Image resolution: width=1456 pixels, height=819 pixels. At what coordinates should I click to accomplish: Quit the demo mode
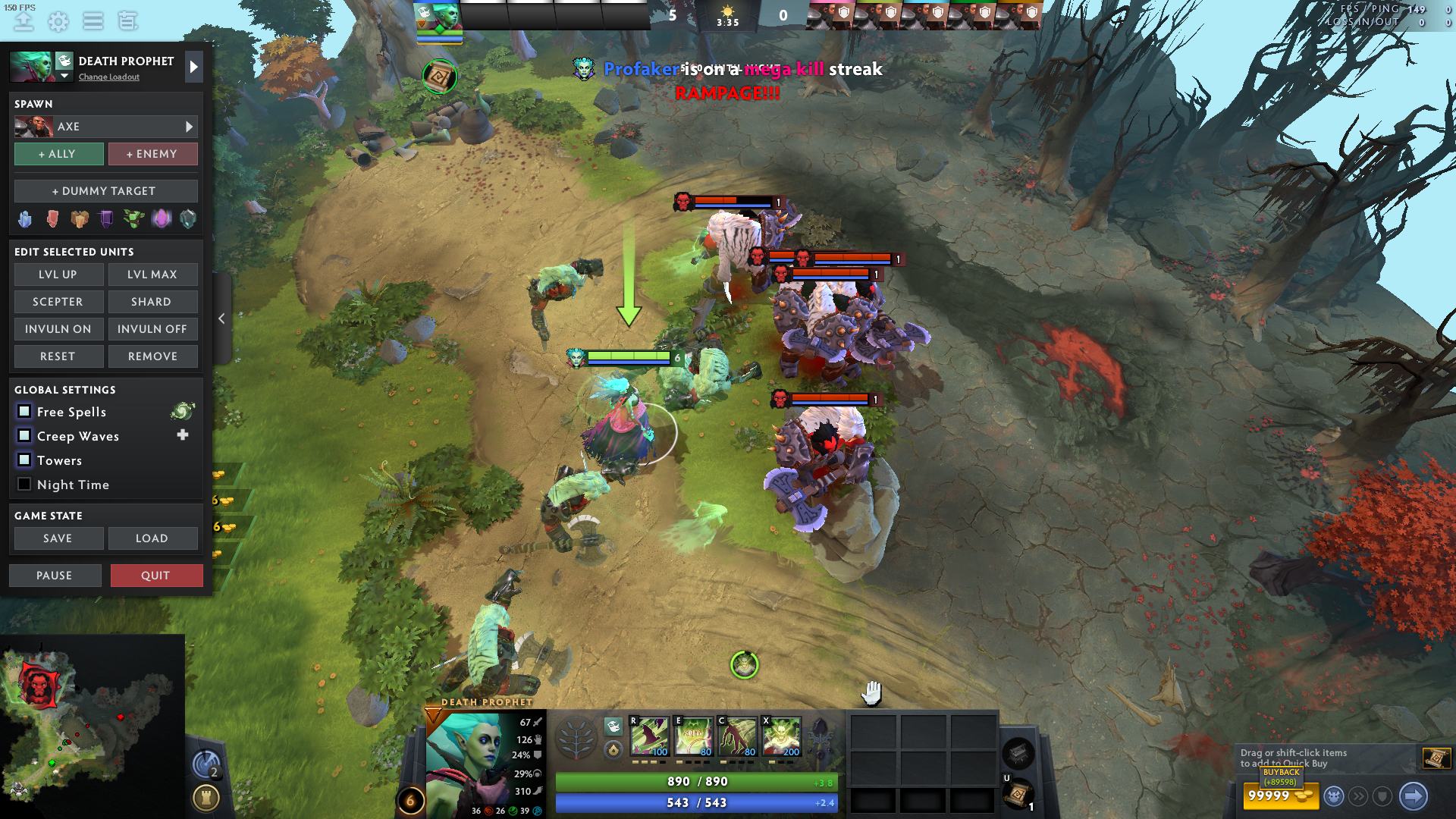pyautogui.click(x=156, y=576)
